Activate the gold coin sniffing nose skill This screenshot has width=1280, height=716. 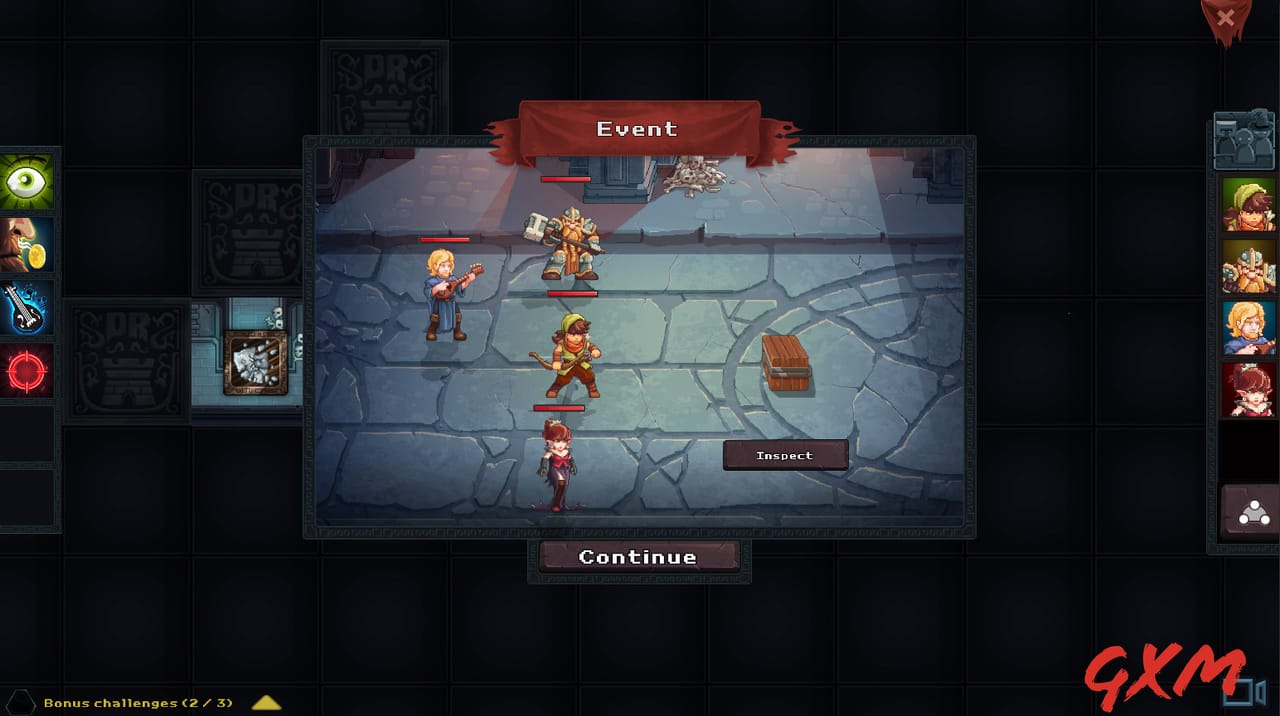[x=27, y=245]
